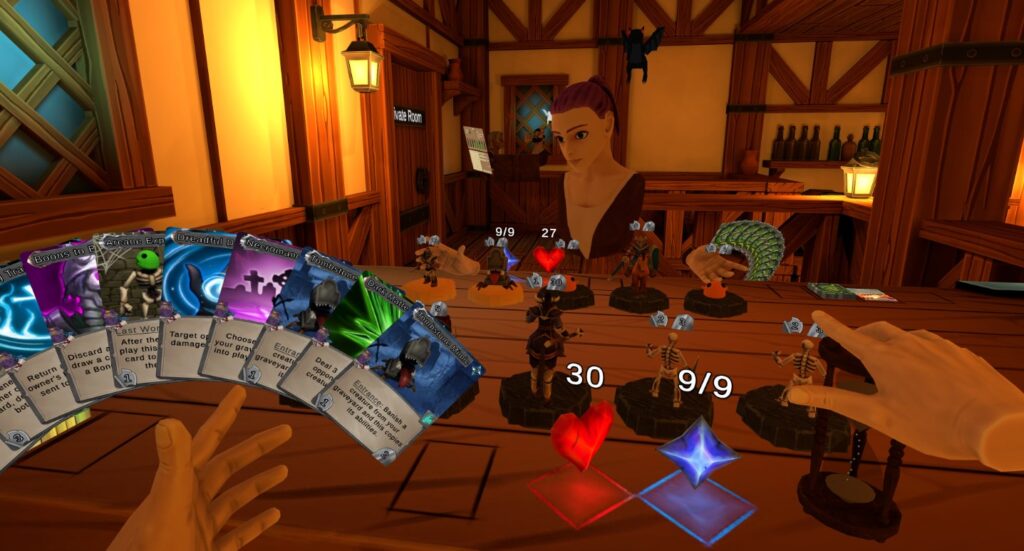The width and height of the screenshot is (1024, 551).
Task: Target the enemy shield-bearing warrior creature
Action: click(x=637, y=262)
